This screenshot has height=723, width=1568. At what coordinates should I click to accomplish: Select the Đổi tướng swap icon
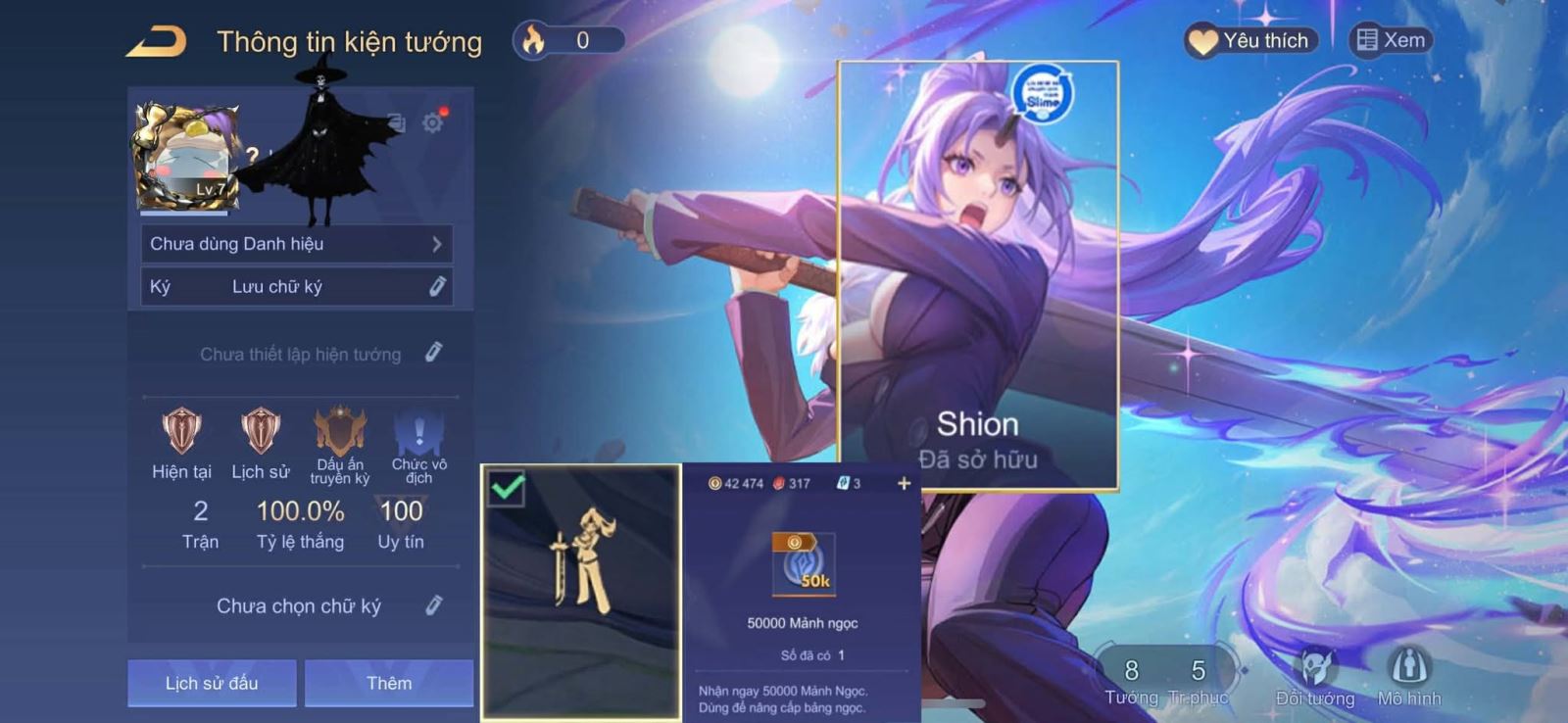point(1318,672)
